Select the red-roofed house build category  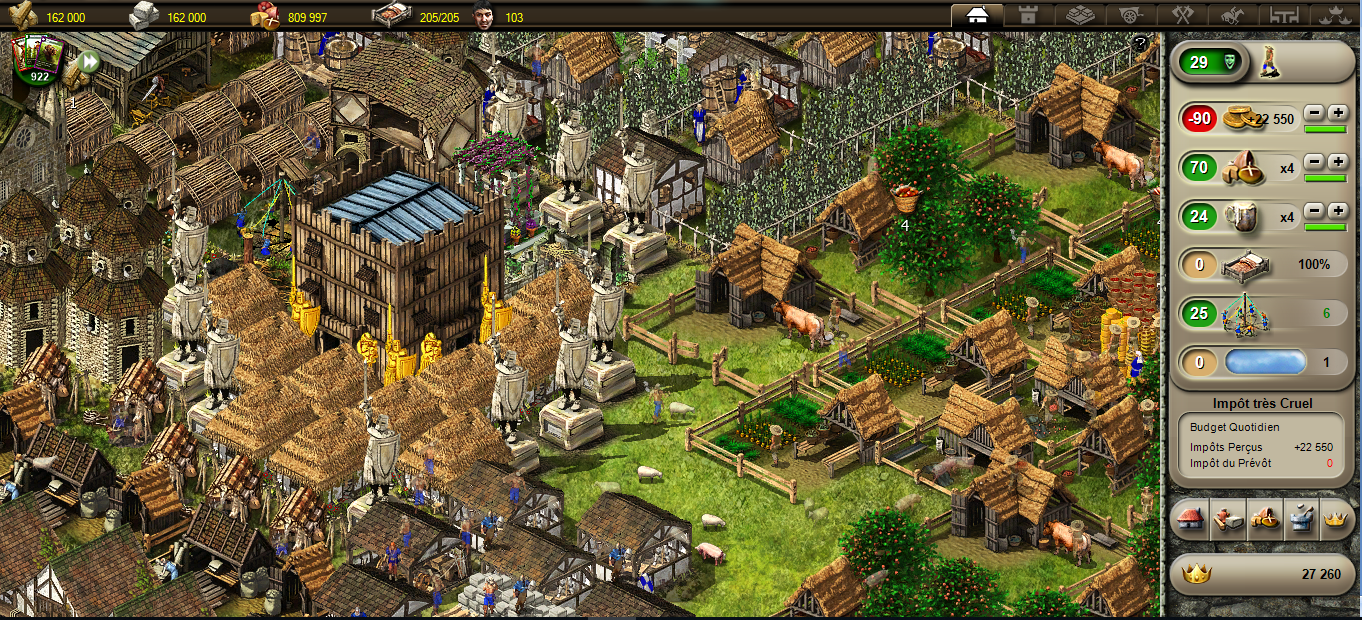(1190, 520)
